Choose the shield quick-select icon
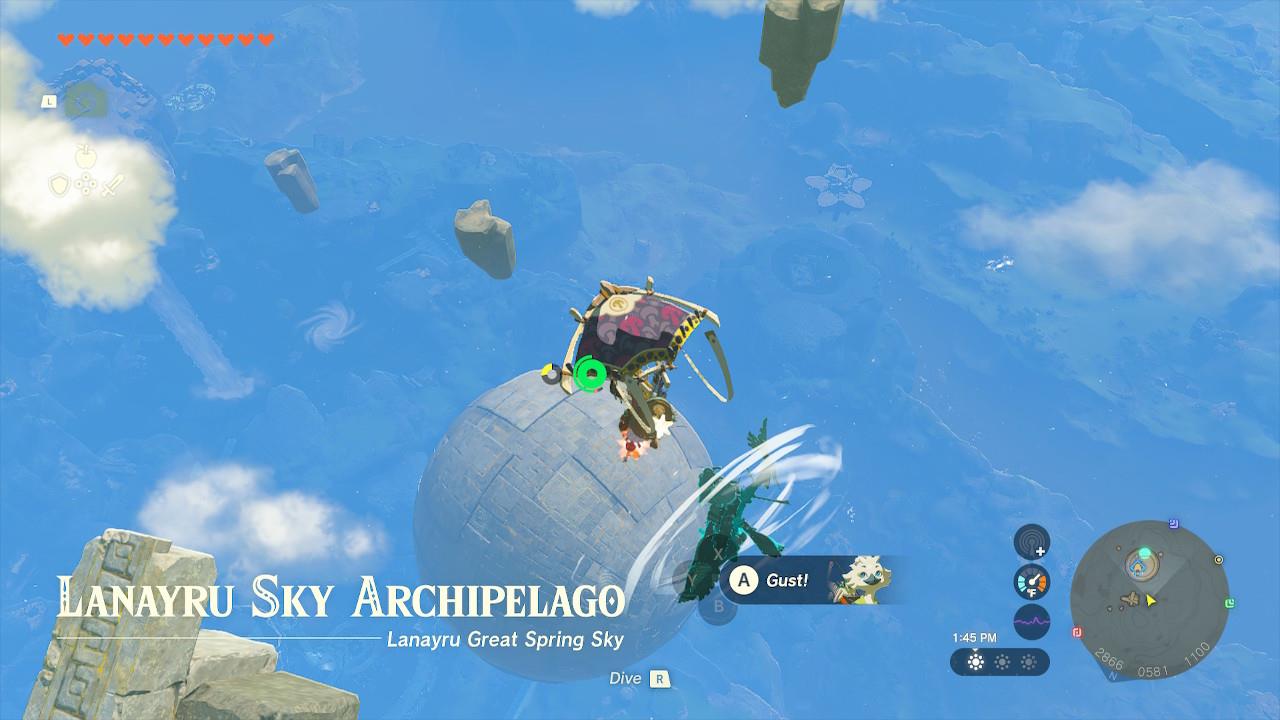This screenshot has width=1280, height=720. (60, 184)
